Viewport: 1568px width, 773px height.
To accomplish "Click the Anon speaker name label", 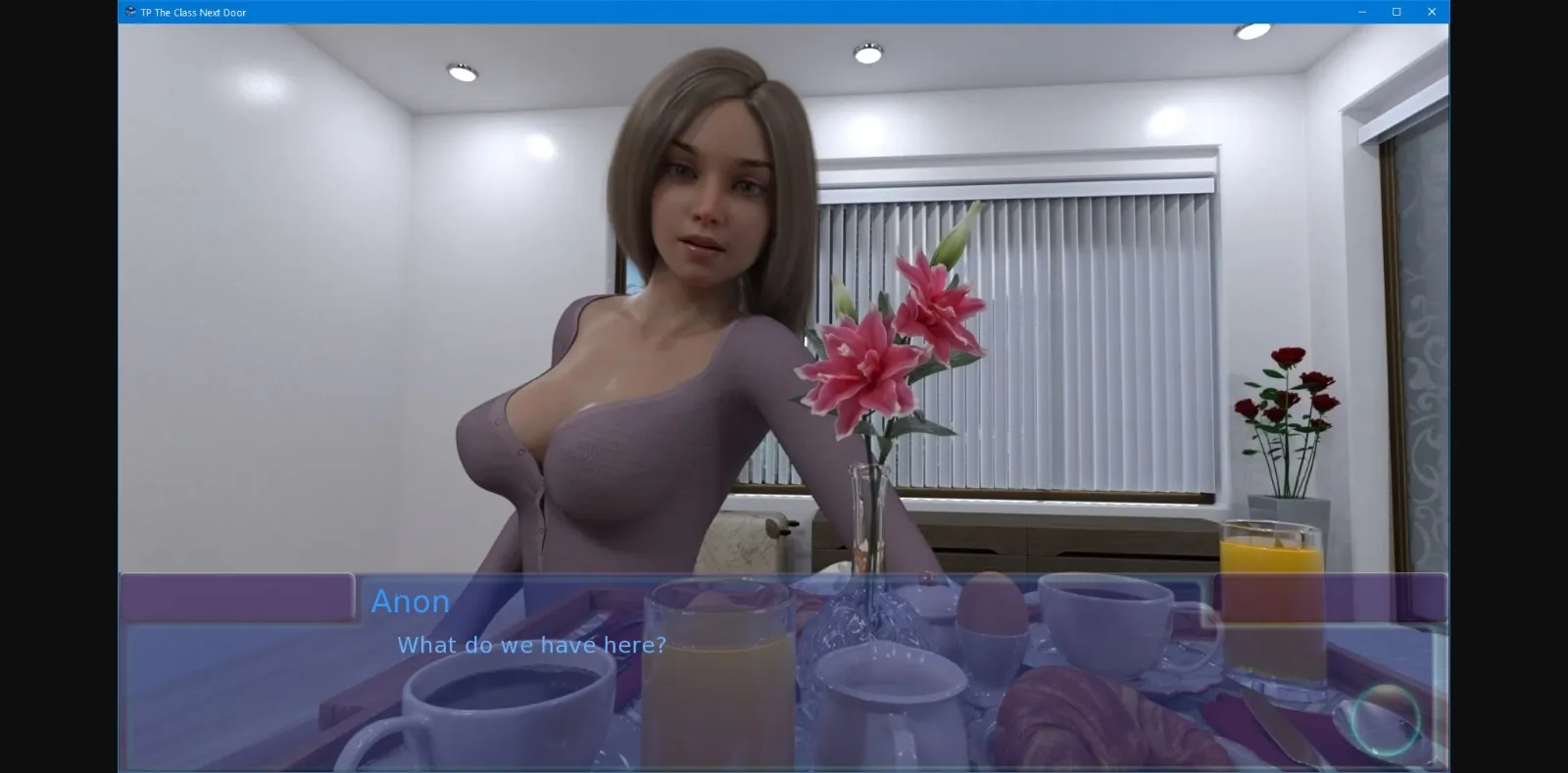I will pyautogui.click(x=410, y=602).
